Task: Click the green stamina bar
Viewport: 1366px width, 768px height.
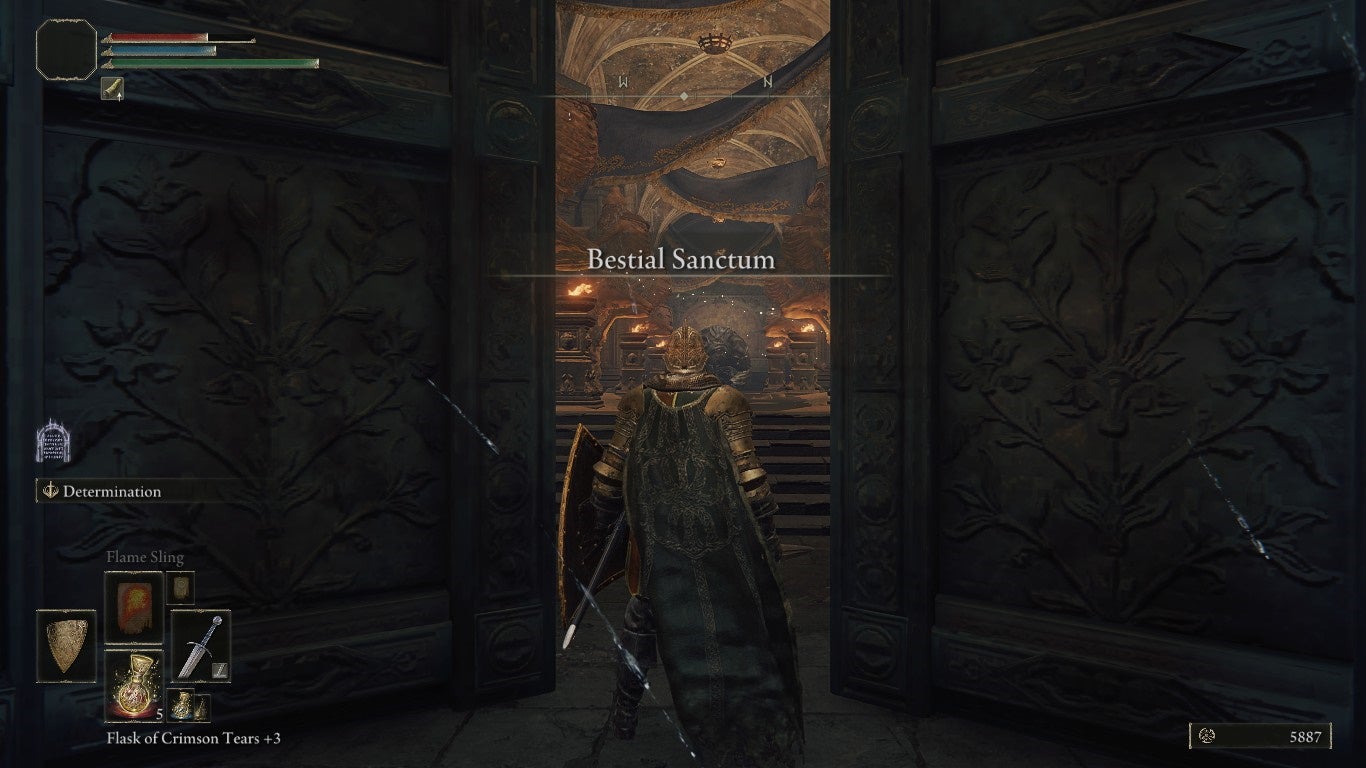Action: click(205, 64)
